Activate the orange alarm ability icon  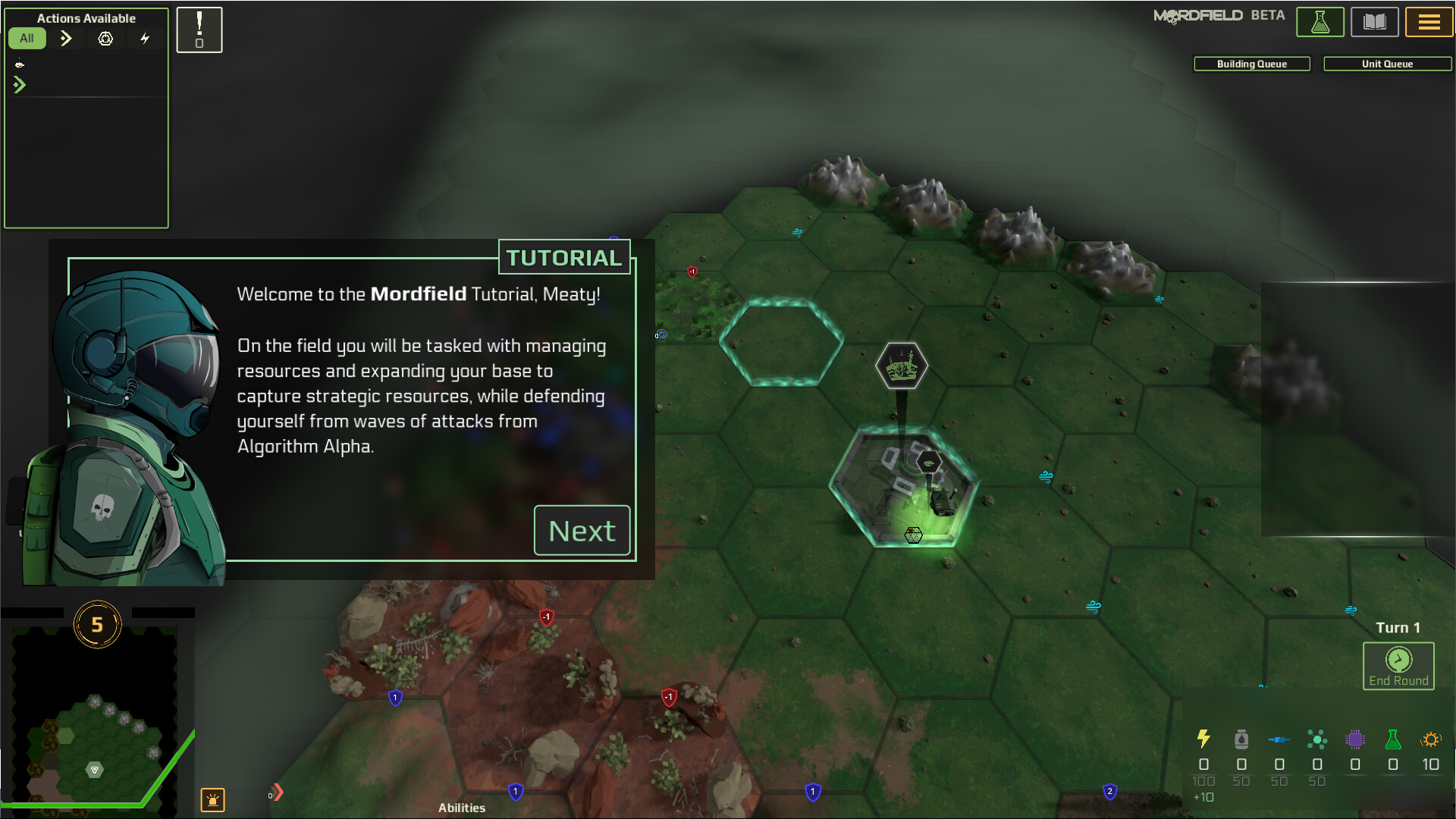[212, 799]
